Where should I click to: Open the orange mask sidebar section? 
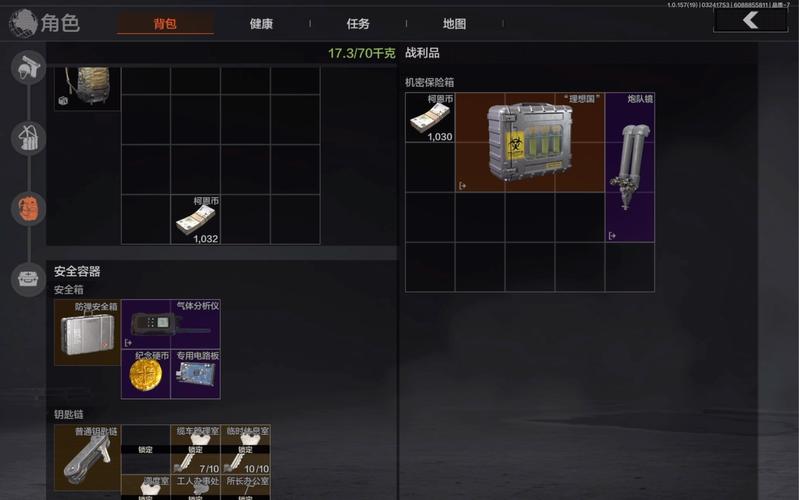pyautogui.click(x=27, y=208)
